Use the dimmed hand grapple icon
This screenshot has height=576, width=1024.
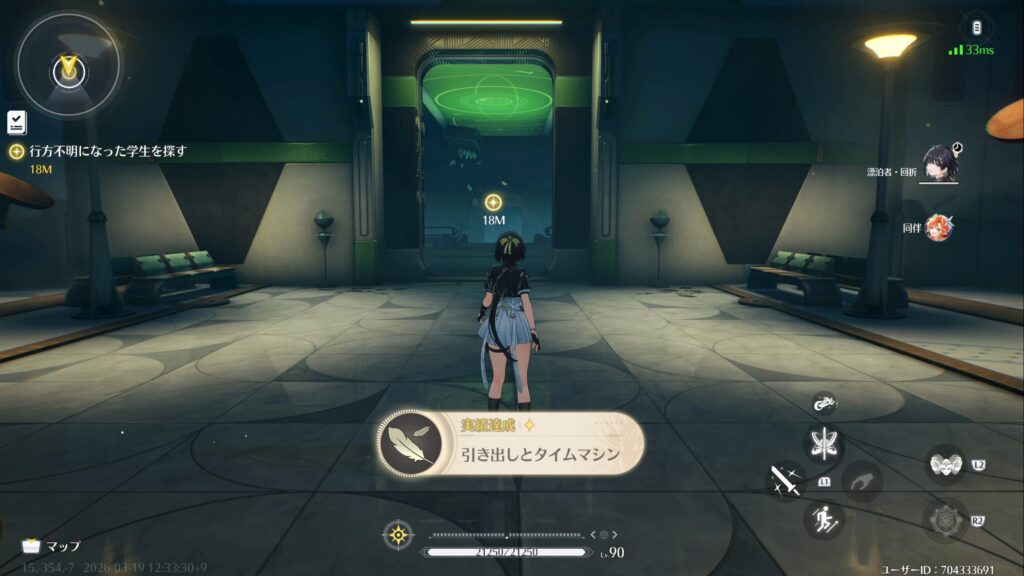(861, 481)
